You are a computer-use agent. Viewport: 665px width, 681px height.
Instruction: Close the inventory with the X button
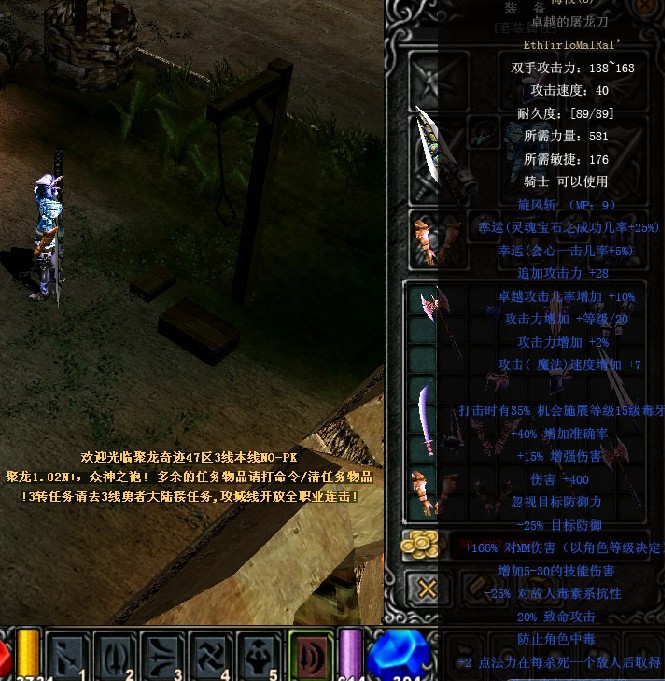click(427, 589)
